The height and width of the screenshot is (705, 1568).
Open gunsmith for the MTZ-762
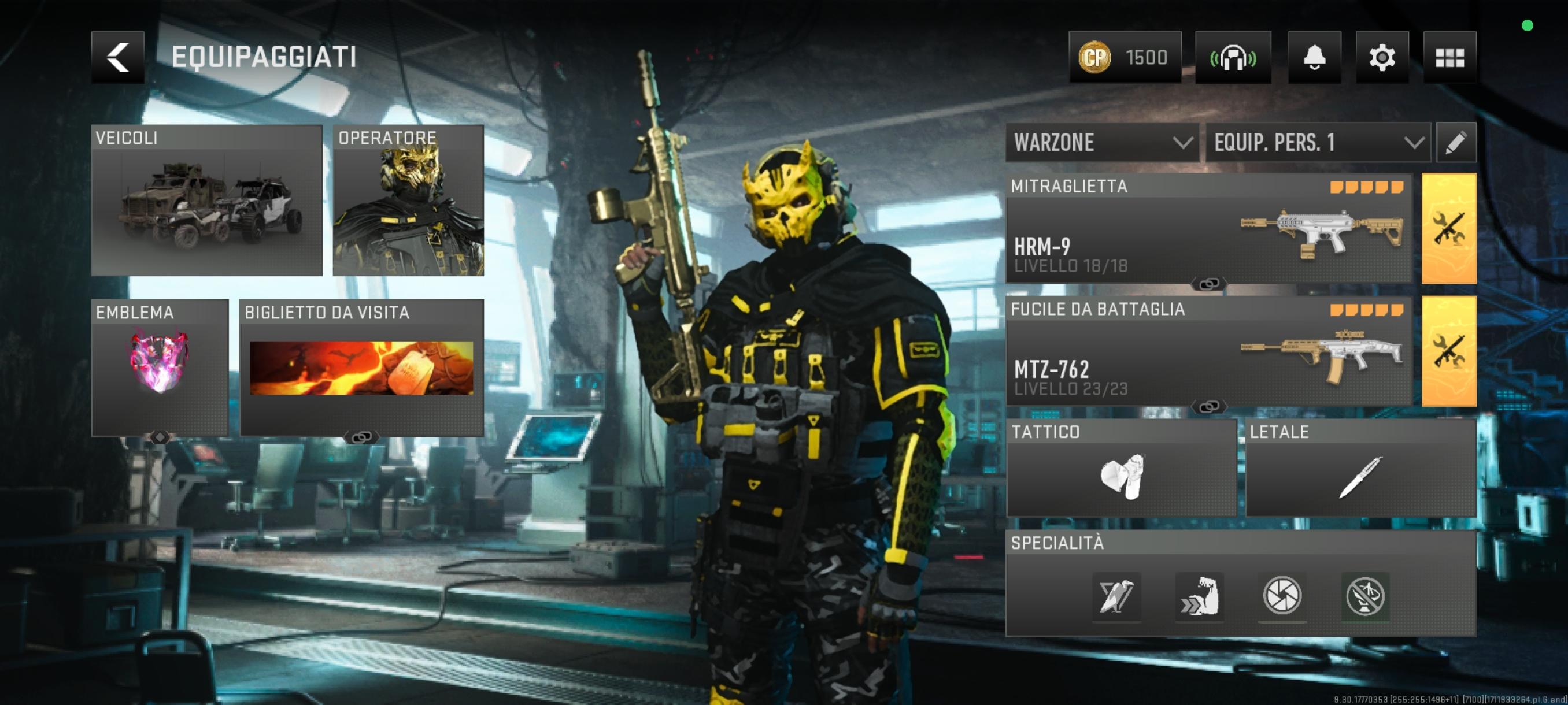click(x=1448, y=351)
